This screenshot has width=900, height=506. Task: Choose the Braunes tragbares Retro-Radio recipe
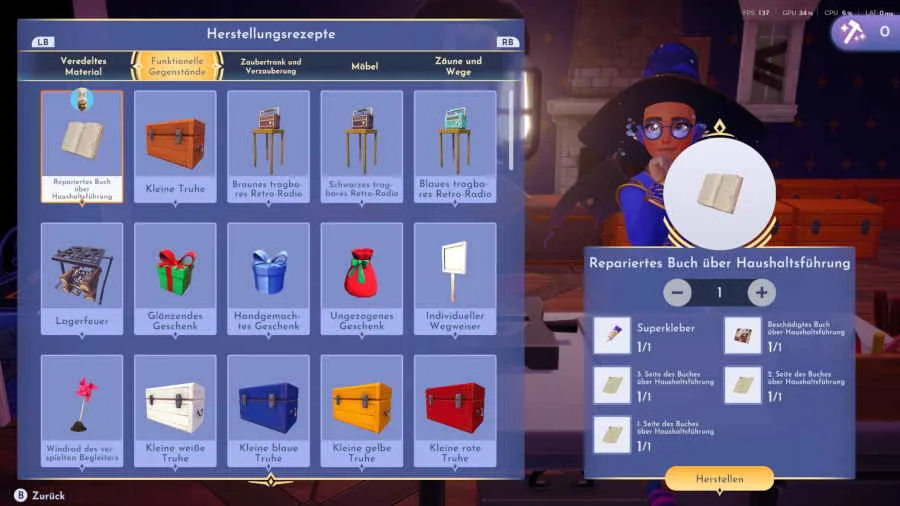click(268, 146)
